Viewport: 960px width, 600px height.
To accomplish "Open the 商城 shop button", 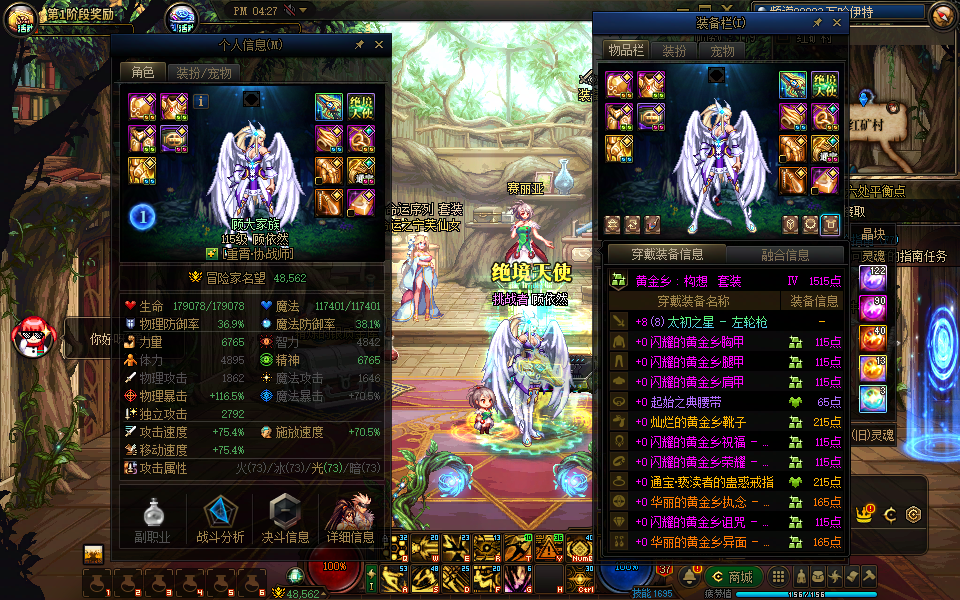I will 734,576.
